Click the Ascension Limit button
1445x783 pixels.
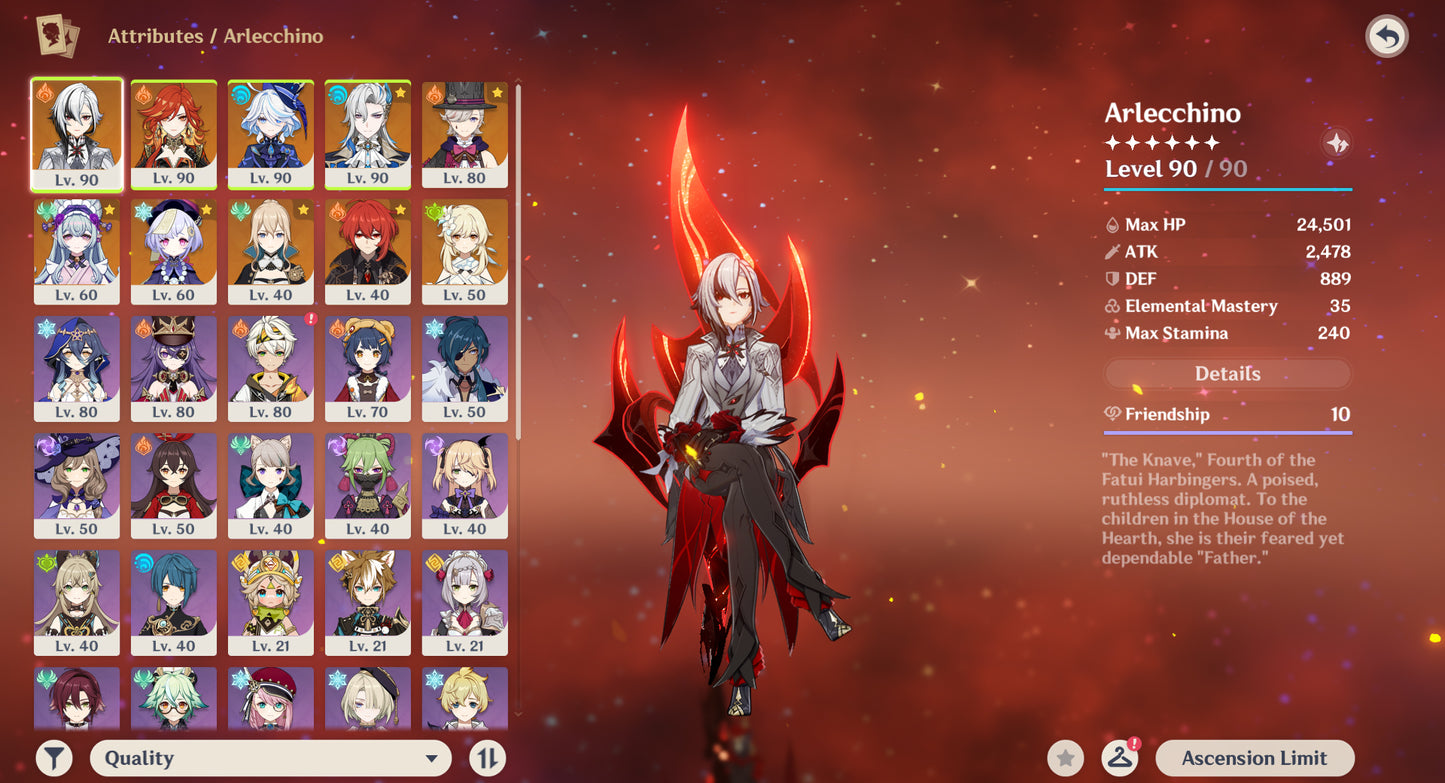tap(1254, 758)
